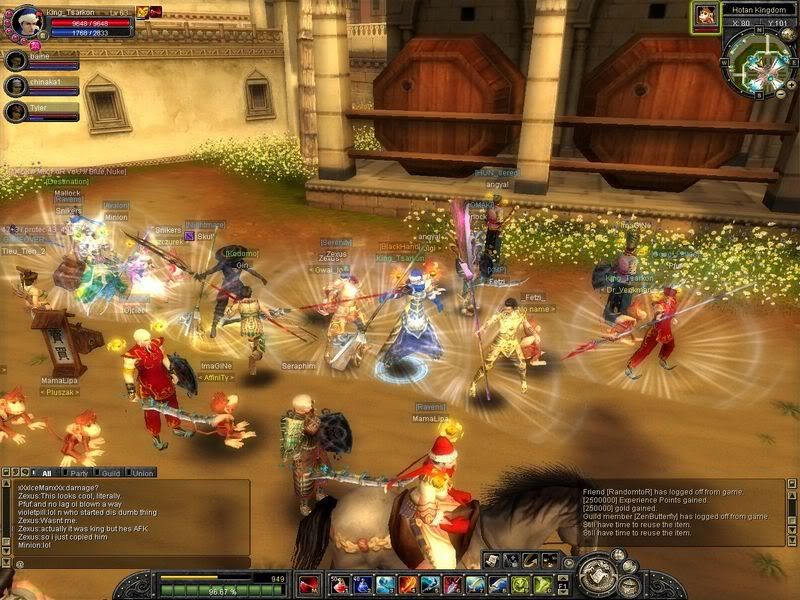This screenshot has height=600, width=800.
Task: Switch to the Party chat tab
Action: point(76,473)
